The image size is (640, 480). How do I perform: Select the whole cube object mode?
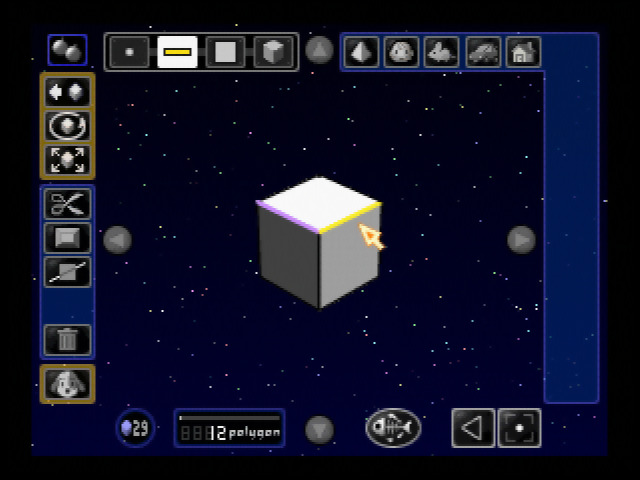273,52
